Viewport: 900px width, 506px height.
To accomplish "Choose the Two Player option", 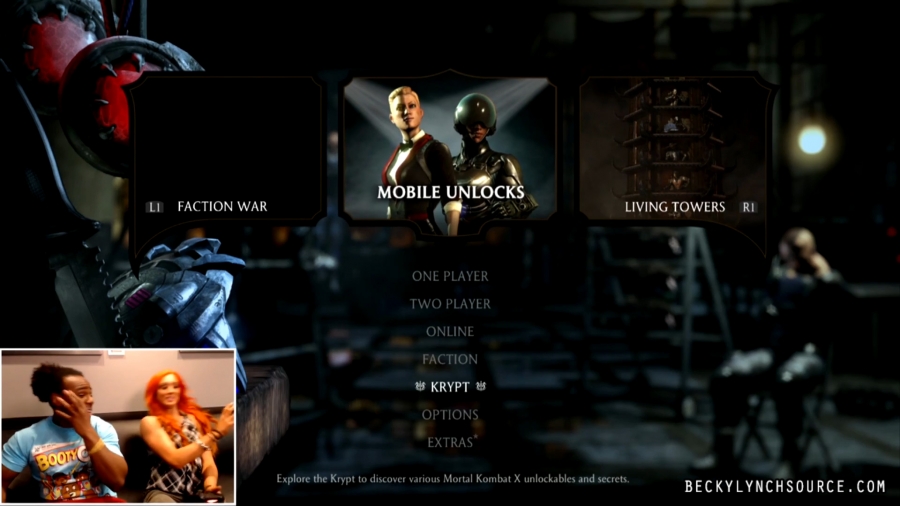I will coord(450,304).
